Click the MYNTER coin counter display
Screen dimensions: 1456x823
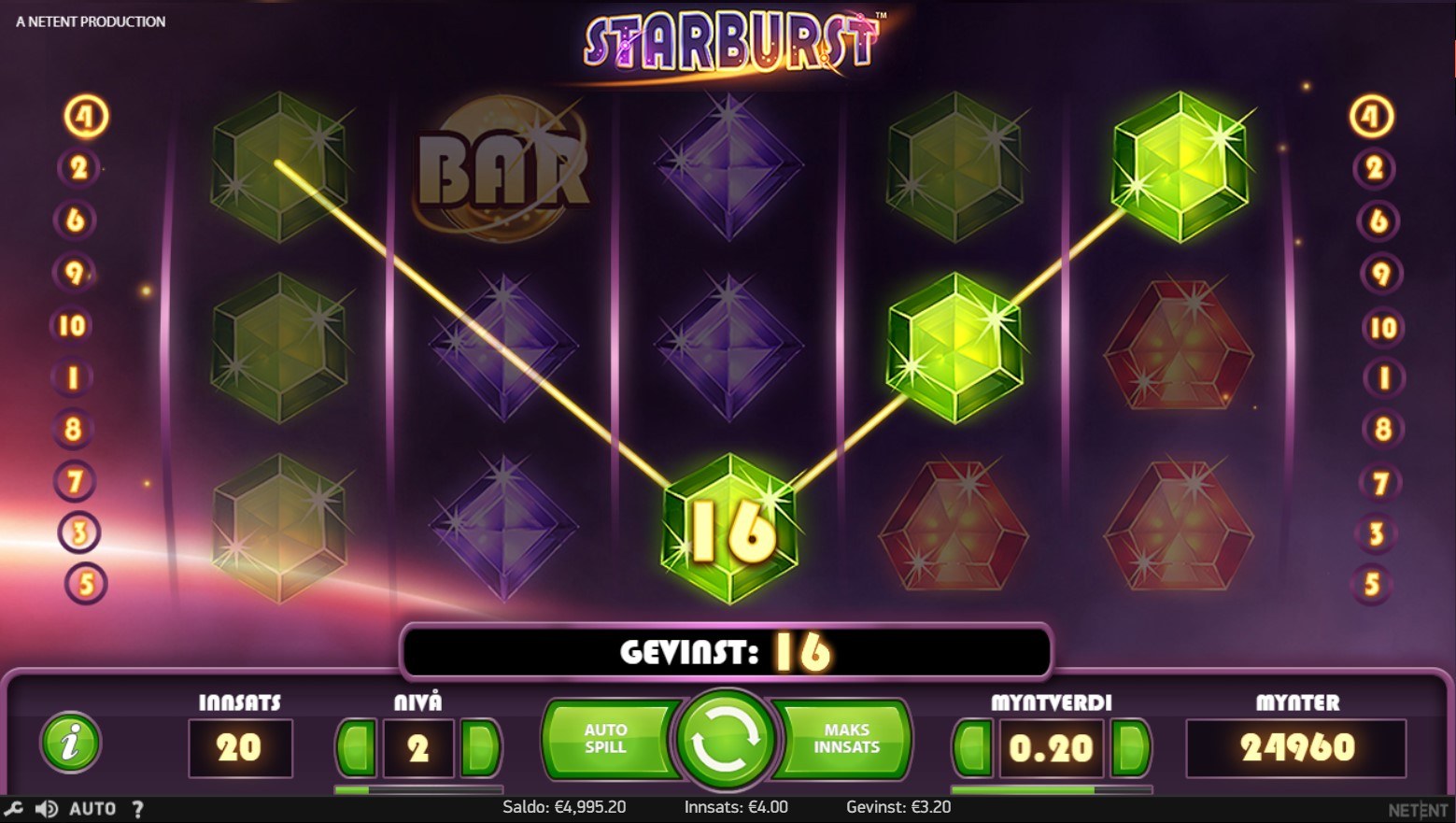tap(1296, 747)
